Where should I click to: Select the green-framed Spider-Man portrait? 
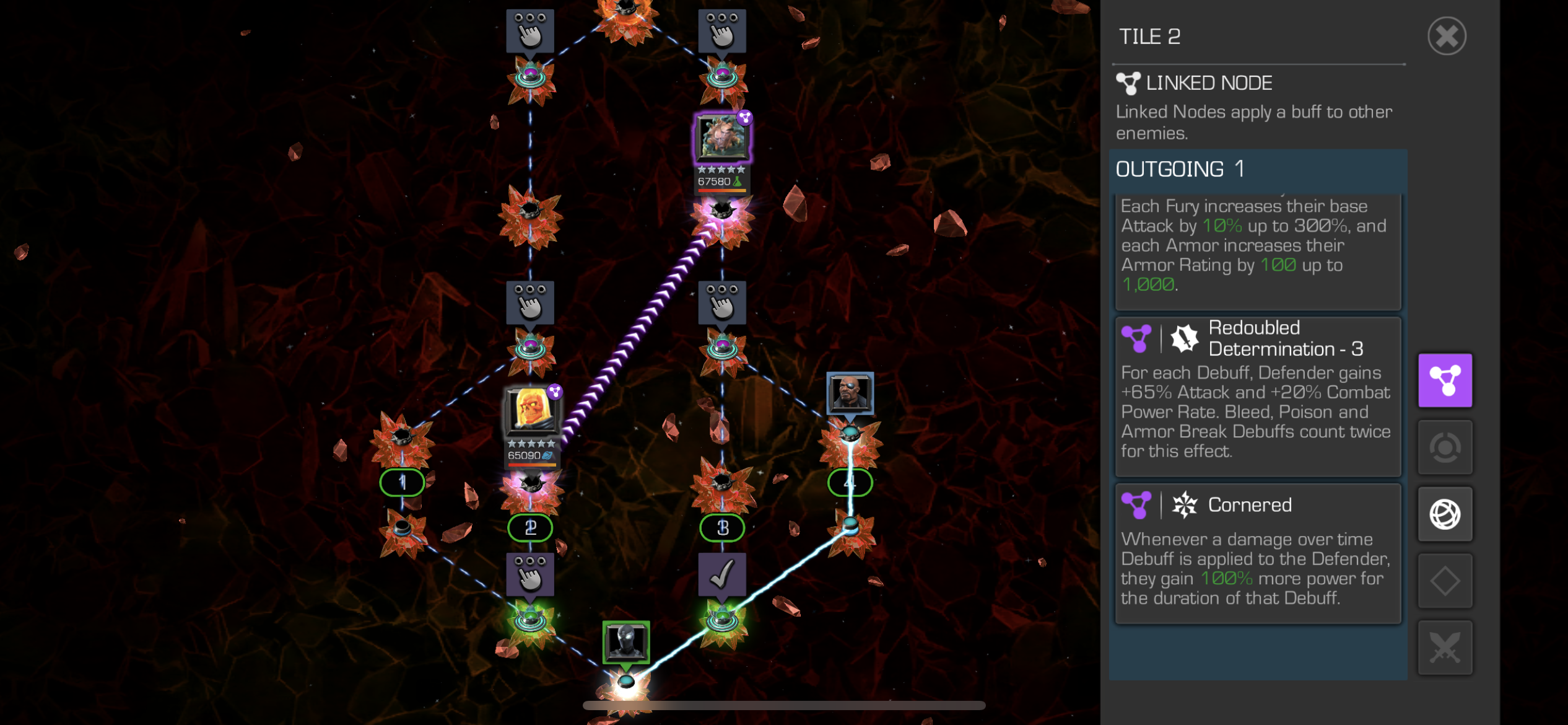pyautogui.click(x=626, y=641)
